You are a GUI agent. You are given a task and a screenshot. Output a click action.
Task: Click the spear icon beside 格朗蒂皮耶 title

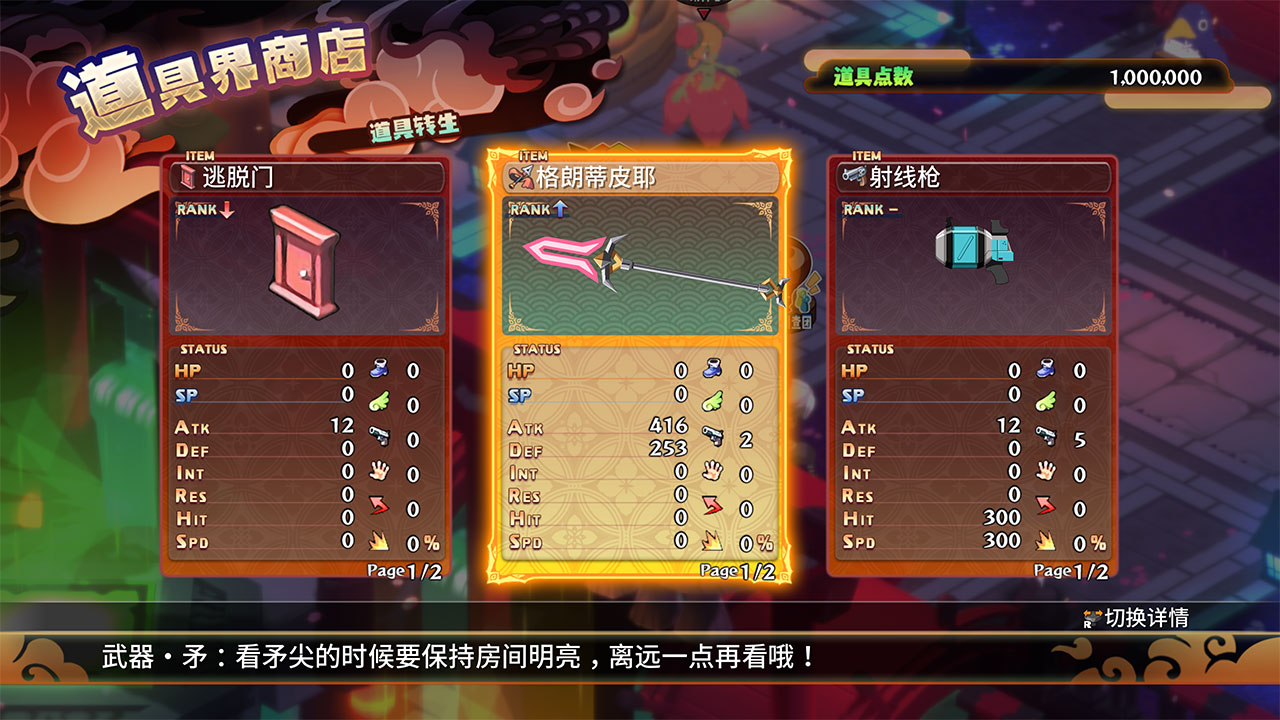(519, 174)
